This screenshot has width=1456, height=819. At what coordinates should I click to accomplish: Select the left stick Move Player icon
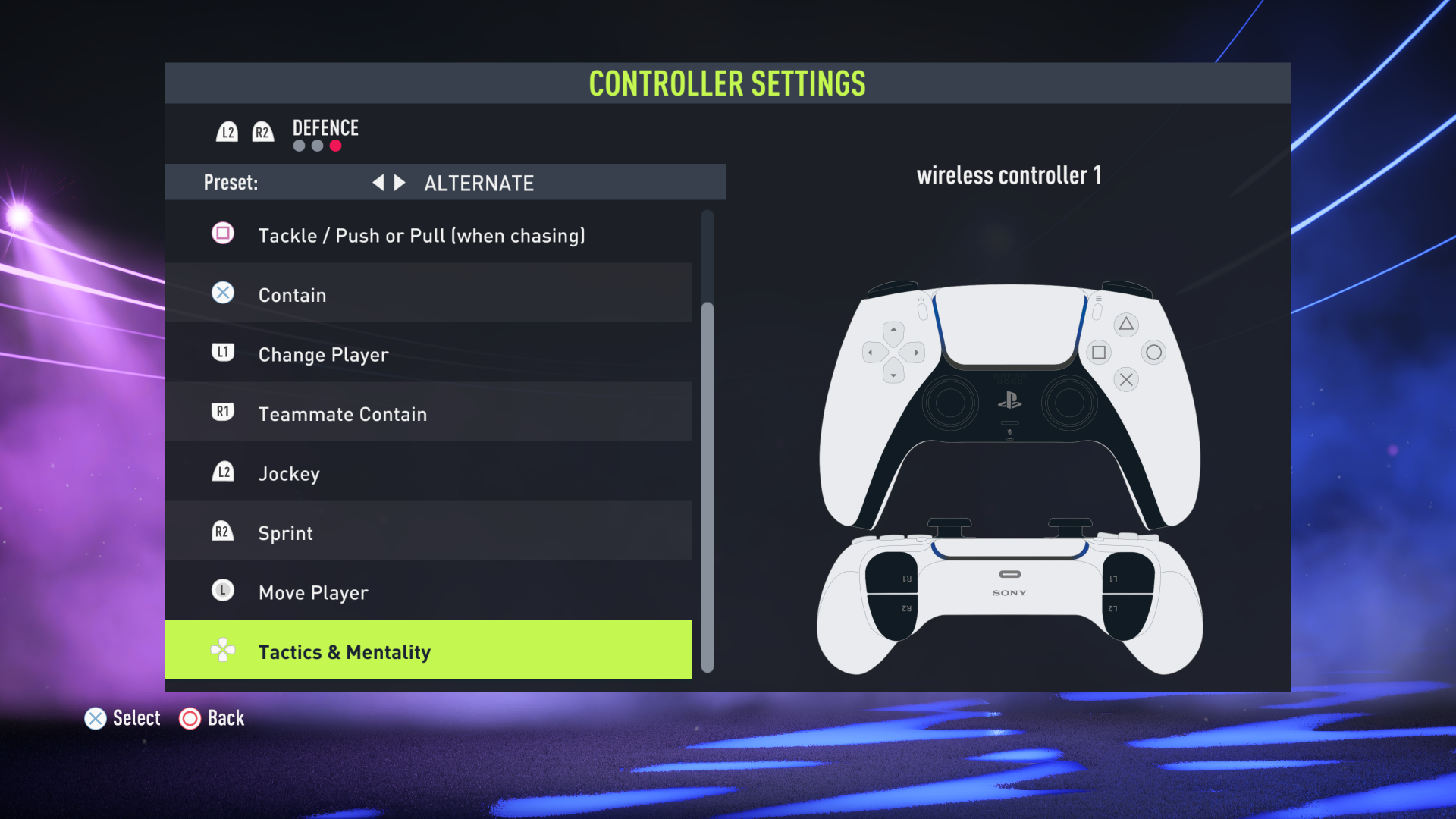(x=222, y=591)
